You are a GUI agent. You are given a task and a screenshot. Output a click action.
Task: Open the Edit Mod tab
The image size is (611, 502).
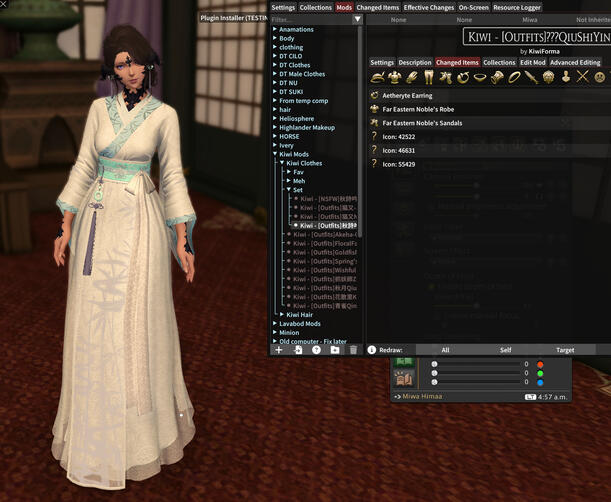(532, 62)
